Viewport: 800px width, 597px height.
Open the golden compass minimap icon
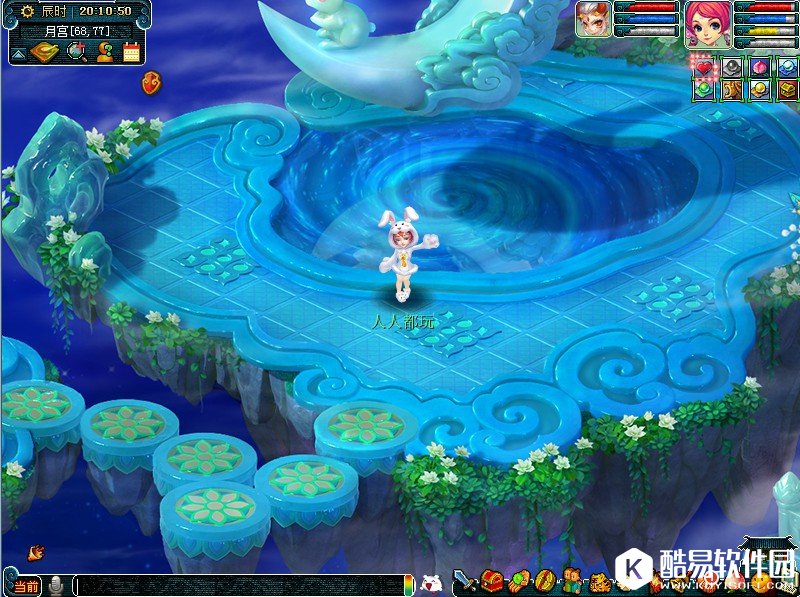pos(47,52)
